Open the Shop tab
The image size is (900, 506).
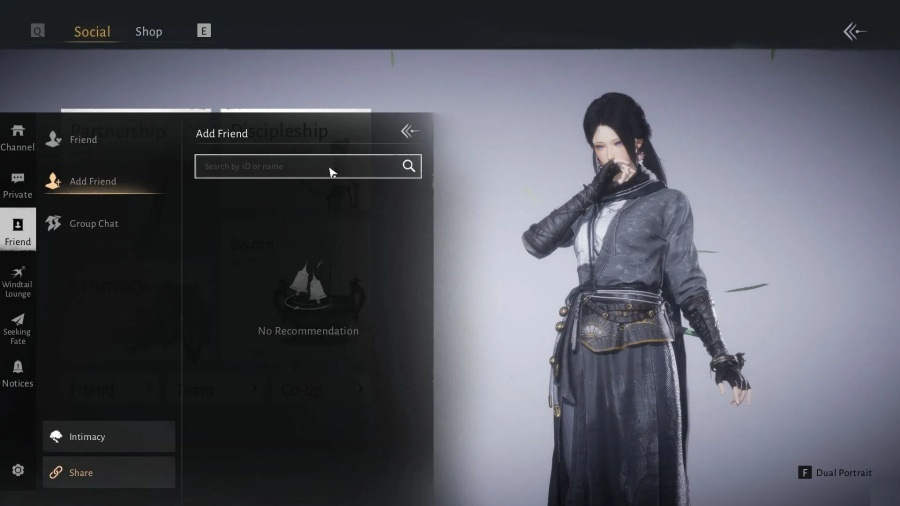click(149, 31)
